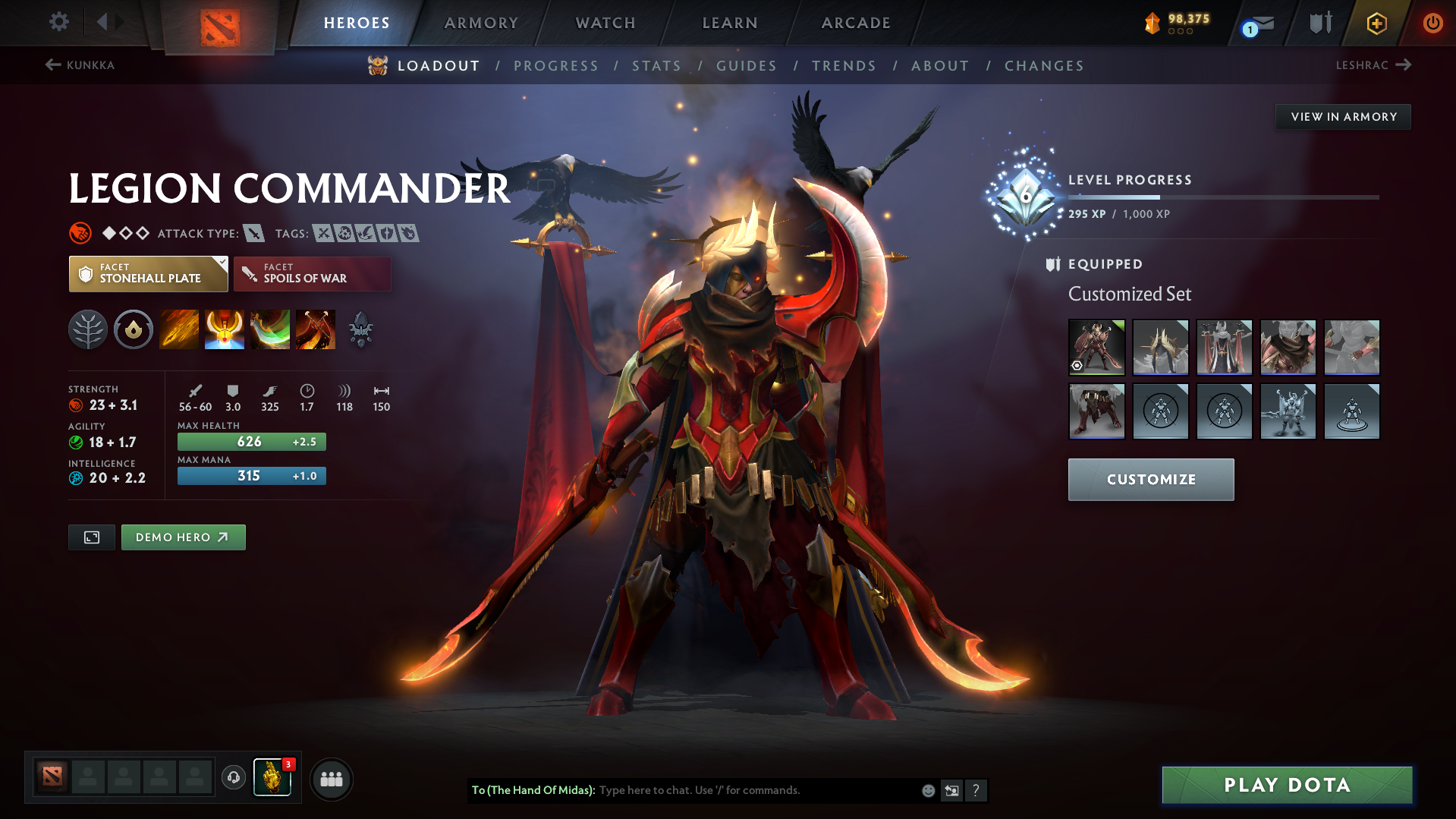Click the View in Armory button
The height and width of the screenshot is (819, 1456).
click(1343, 116)
